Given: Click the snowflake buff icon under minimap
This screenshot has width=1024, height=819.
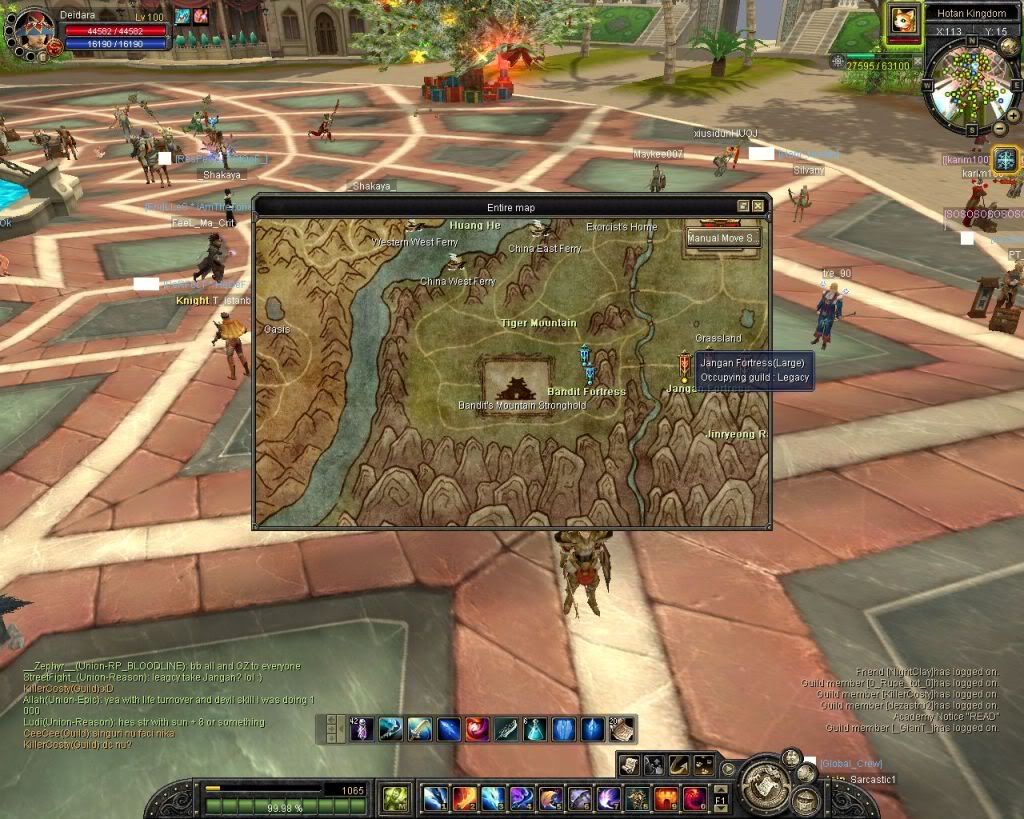Looking at the screenshot, I should (1005, 158).
